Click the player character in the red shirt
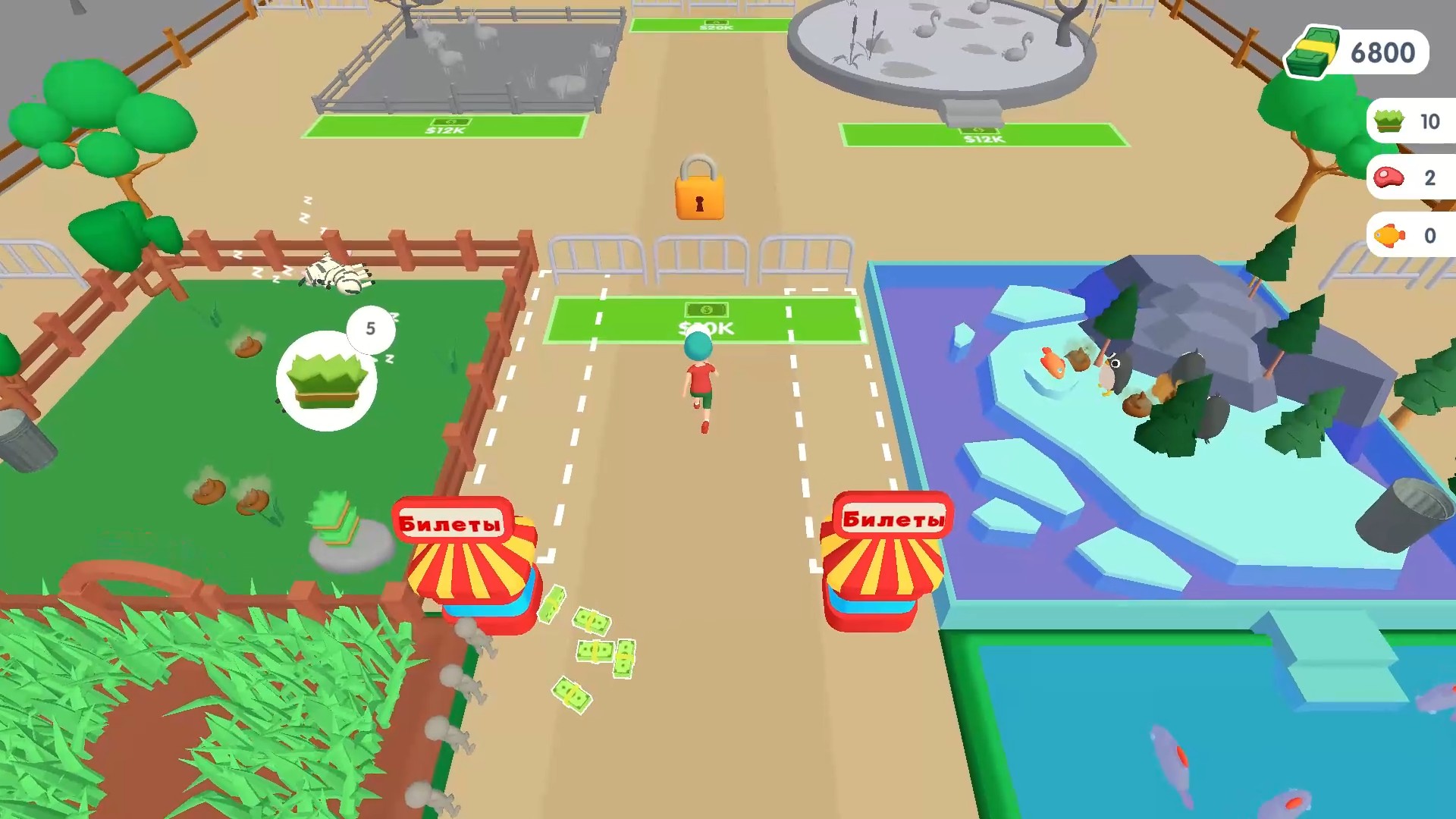This screenshot has height=819, width=1456. tap(699, 377)
